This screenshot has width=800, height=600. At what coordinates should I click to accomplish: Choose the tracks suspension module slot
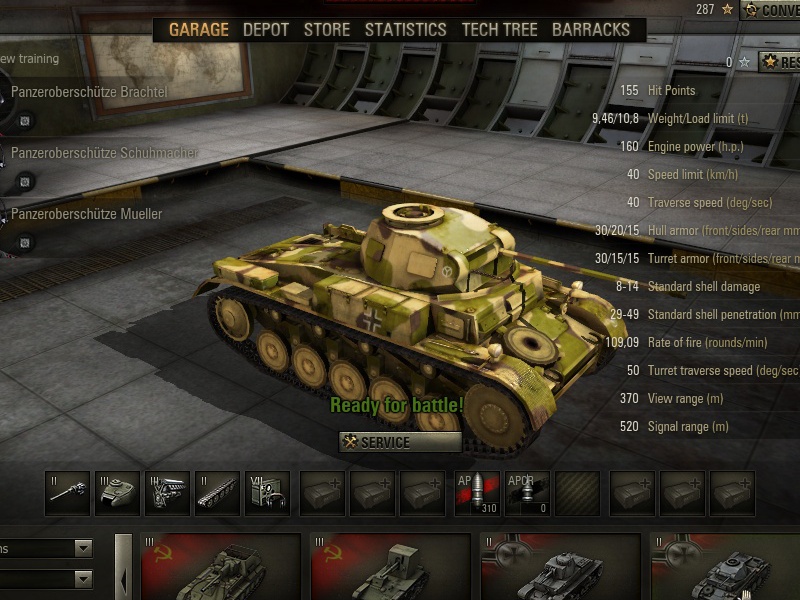coord(217,494)
